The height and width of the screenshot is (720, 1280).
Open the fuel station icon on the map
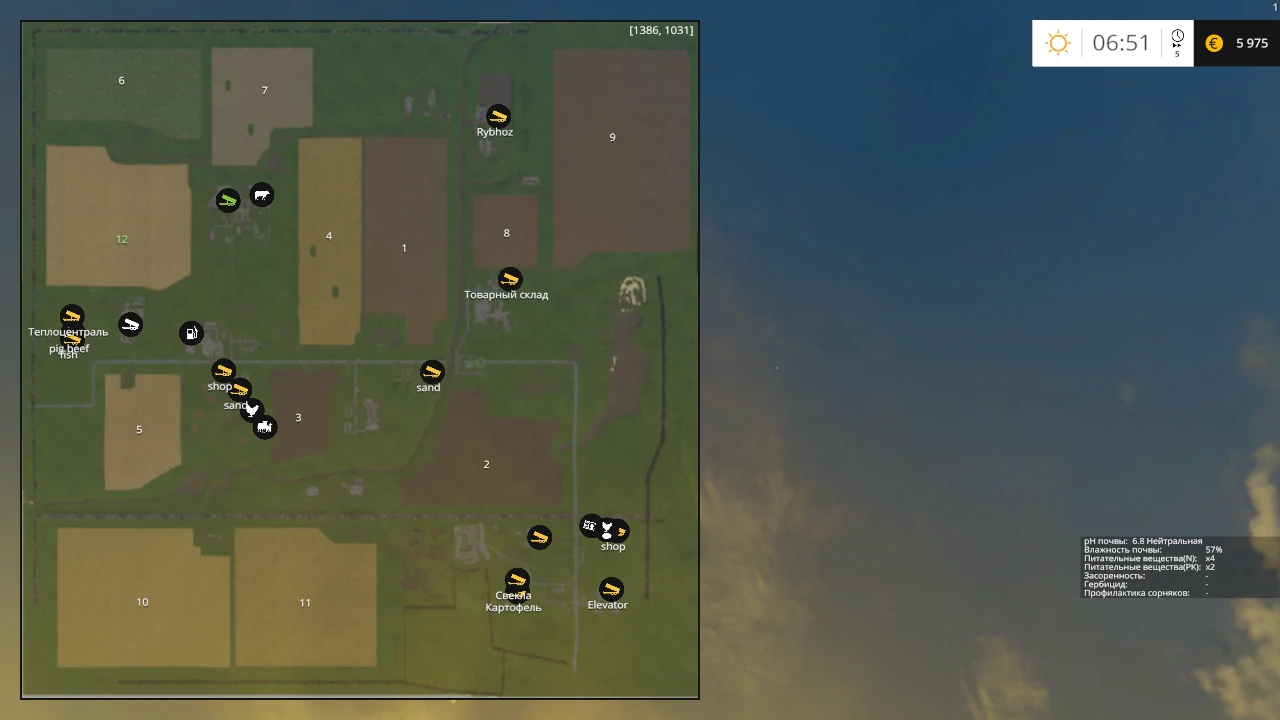(192, 332)
